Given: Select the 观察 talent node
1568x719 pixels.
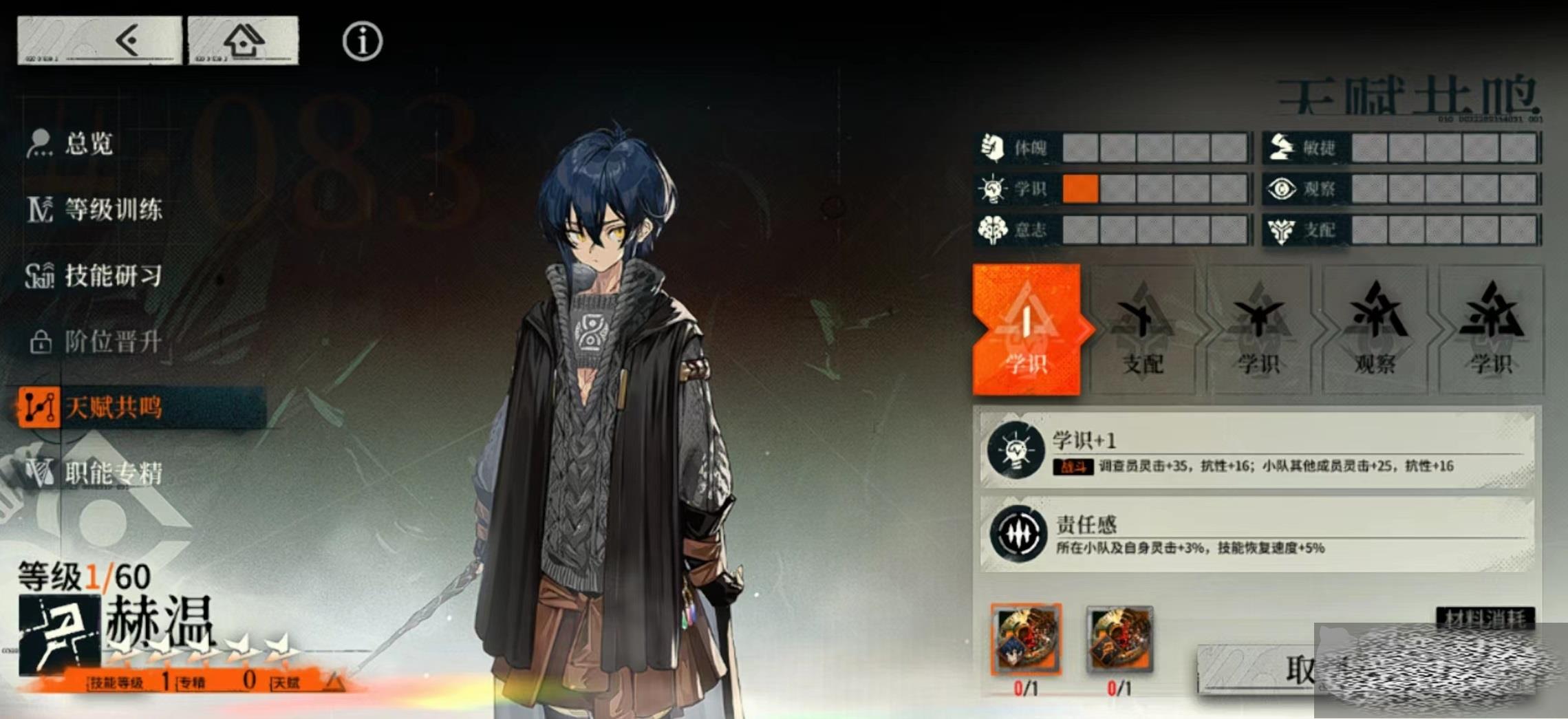Looking at the screenshot, I should click(x=1375, y=330).
